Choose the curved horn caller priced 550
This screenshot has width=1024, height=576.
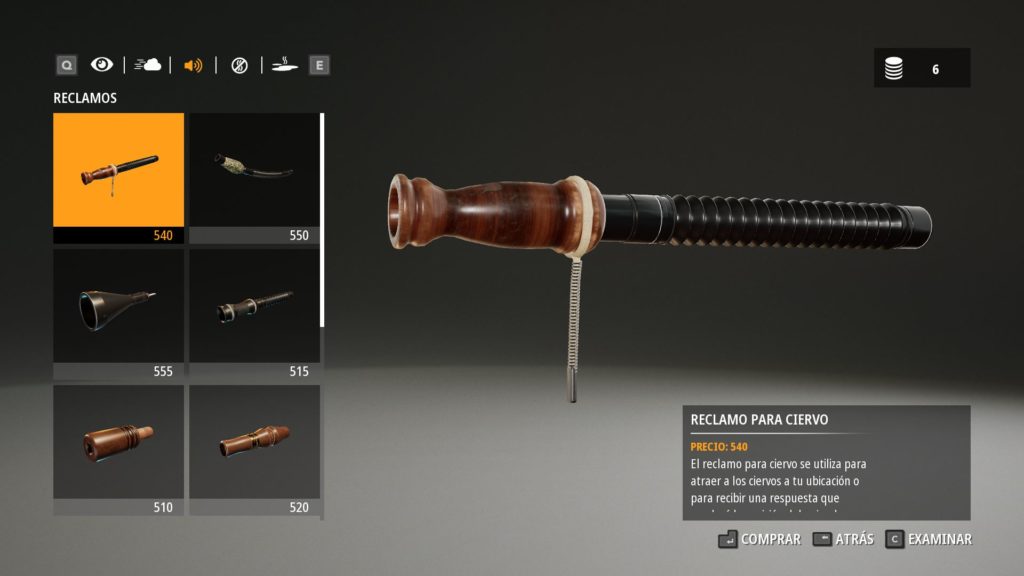[x=254, y=177]
